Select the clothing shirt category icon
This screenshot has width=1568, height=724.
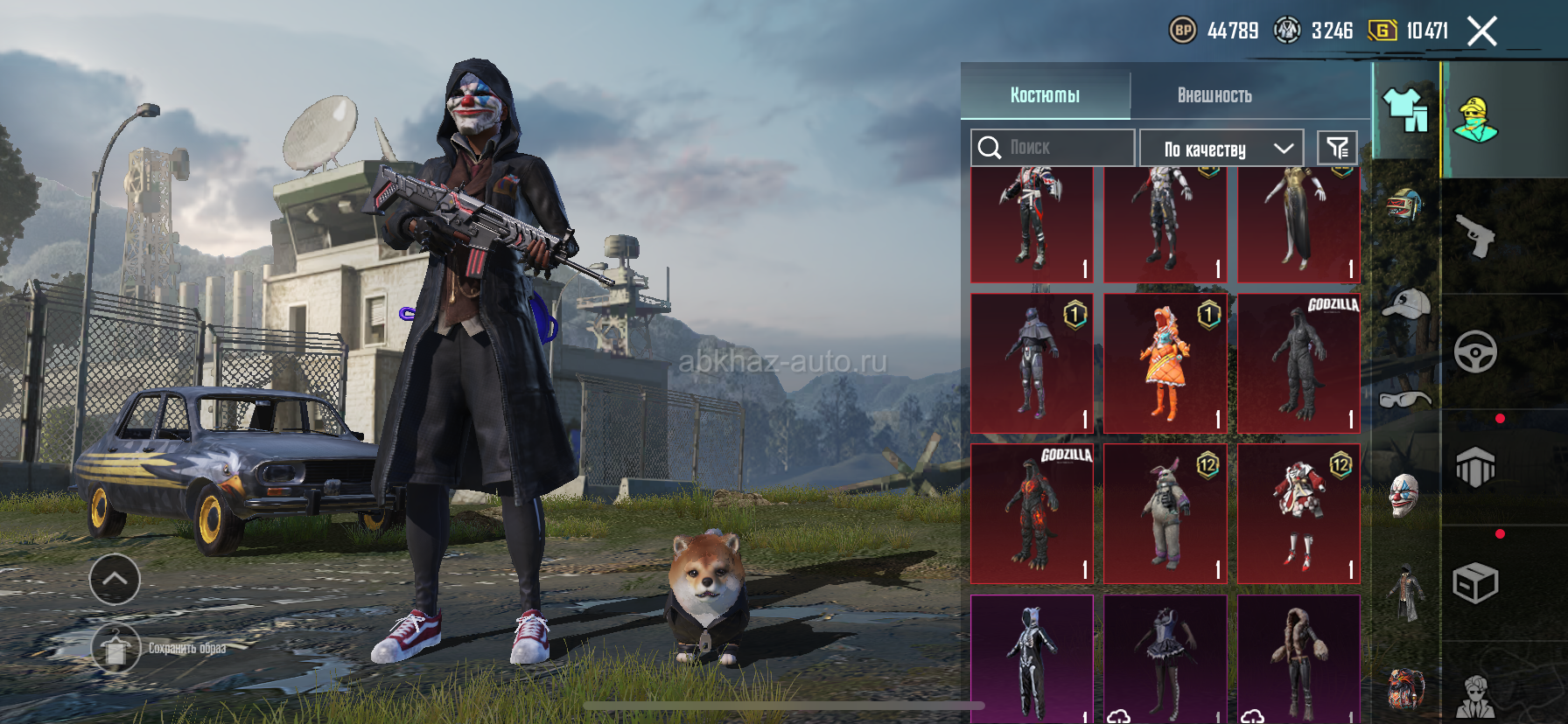tap(1405, 111)
